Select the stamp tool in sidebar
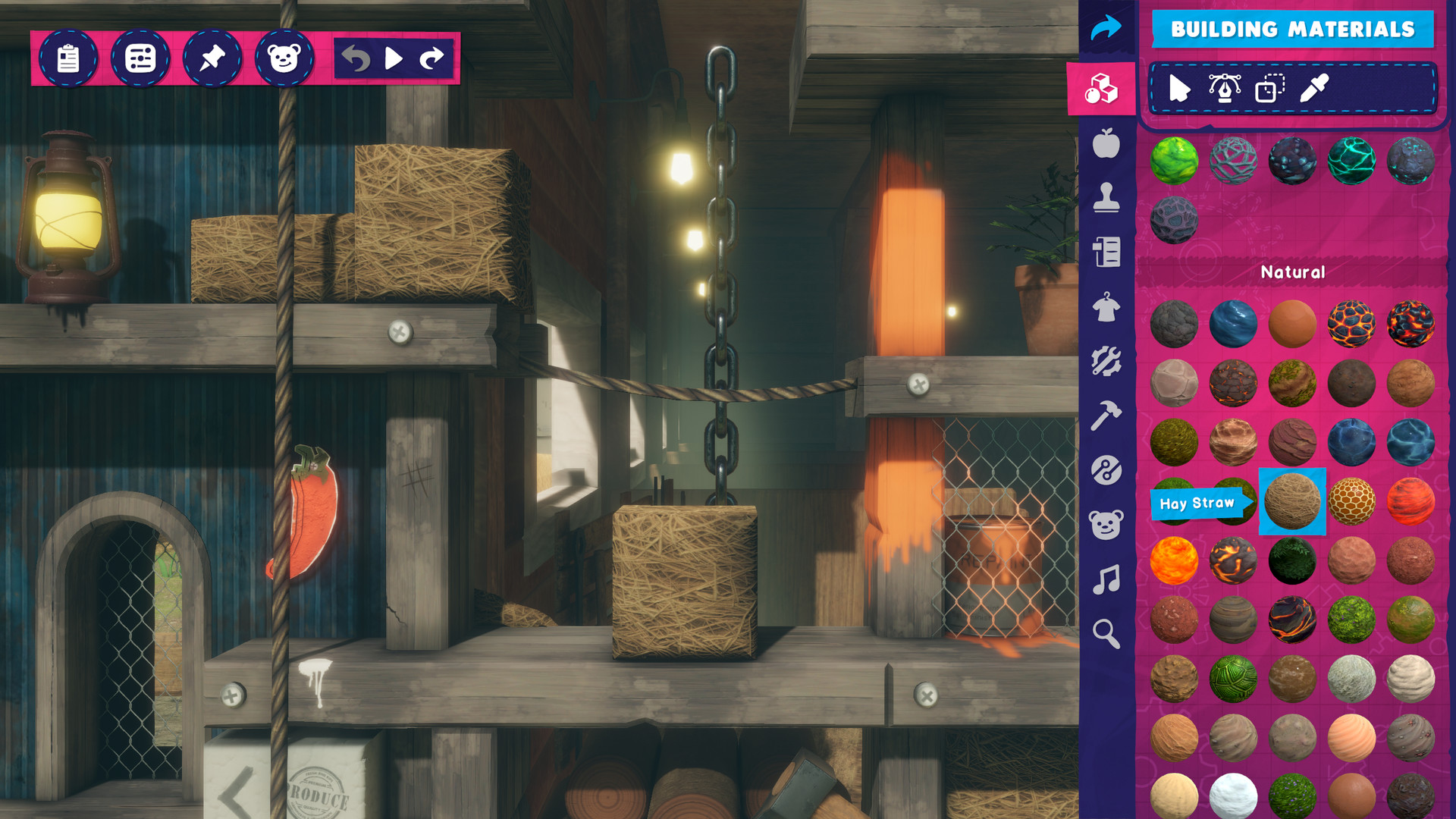Image resolution: width=1456 pixels, height=819 pixels. point(1106,197)
